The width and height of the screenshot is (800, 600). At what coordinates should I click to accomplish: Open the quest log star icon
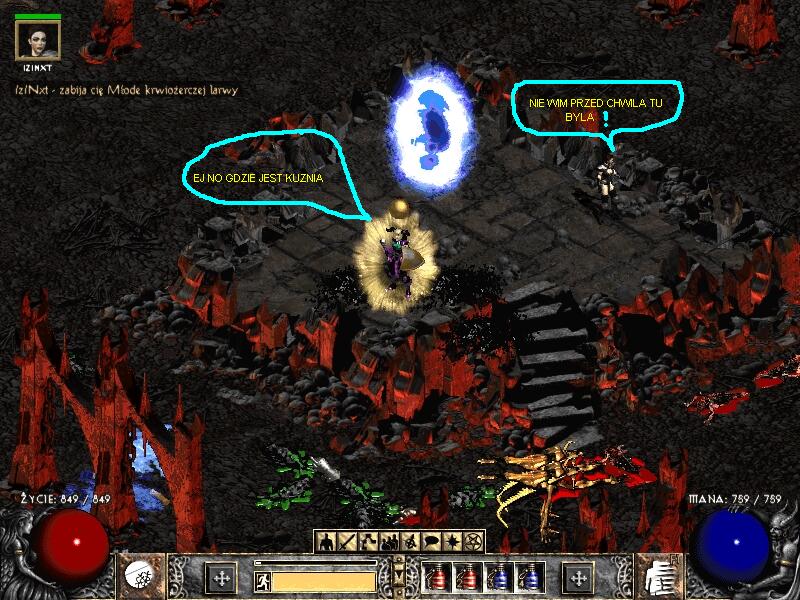pyautogui.click(x=453, y=541)
